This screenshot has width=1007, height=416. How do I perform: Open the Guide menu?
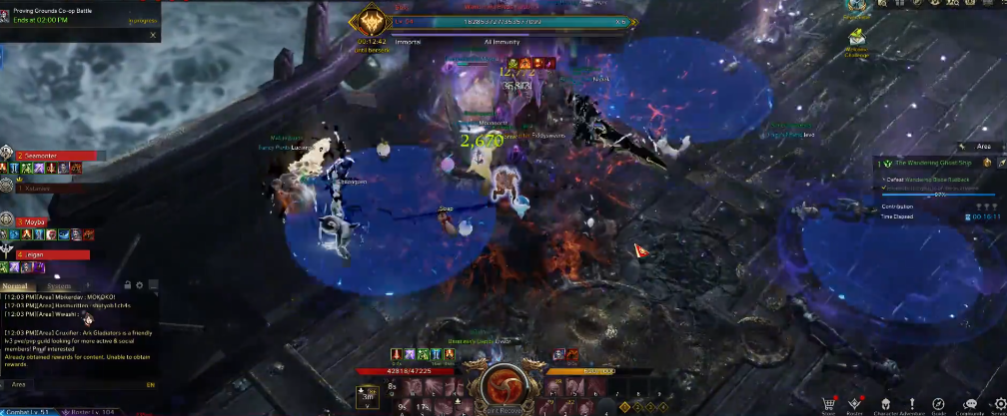click(938, 403)
